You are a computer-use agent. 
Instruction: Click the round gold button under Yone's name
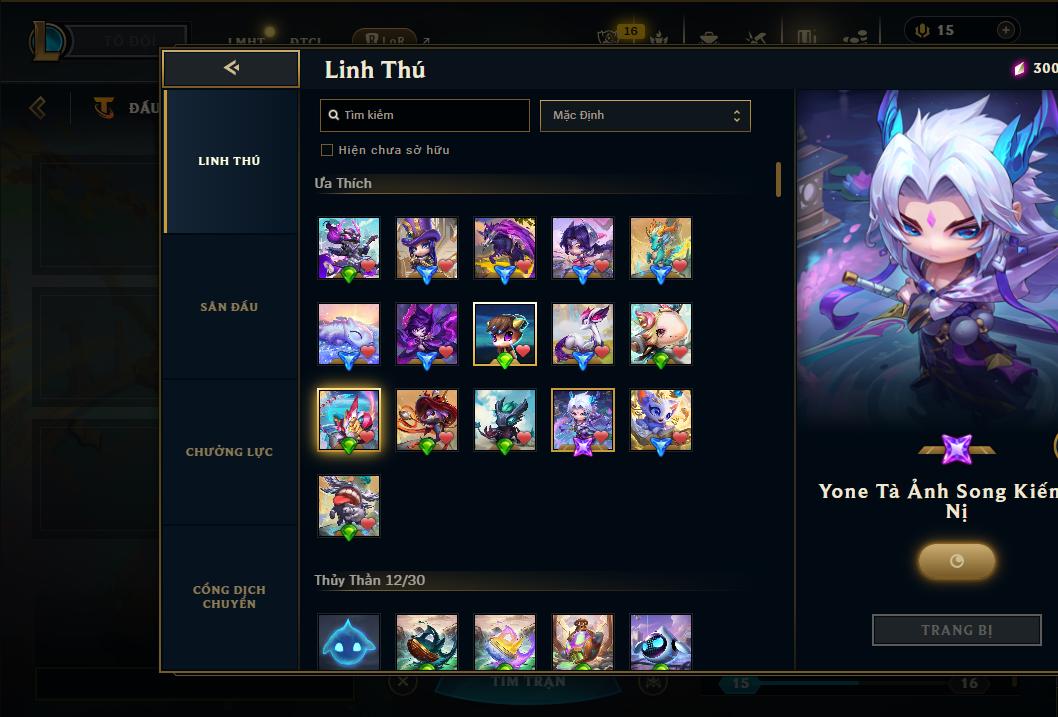pos(956,561)
